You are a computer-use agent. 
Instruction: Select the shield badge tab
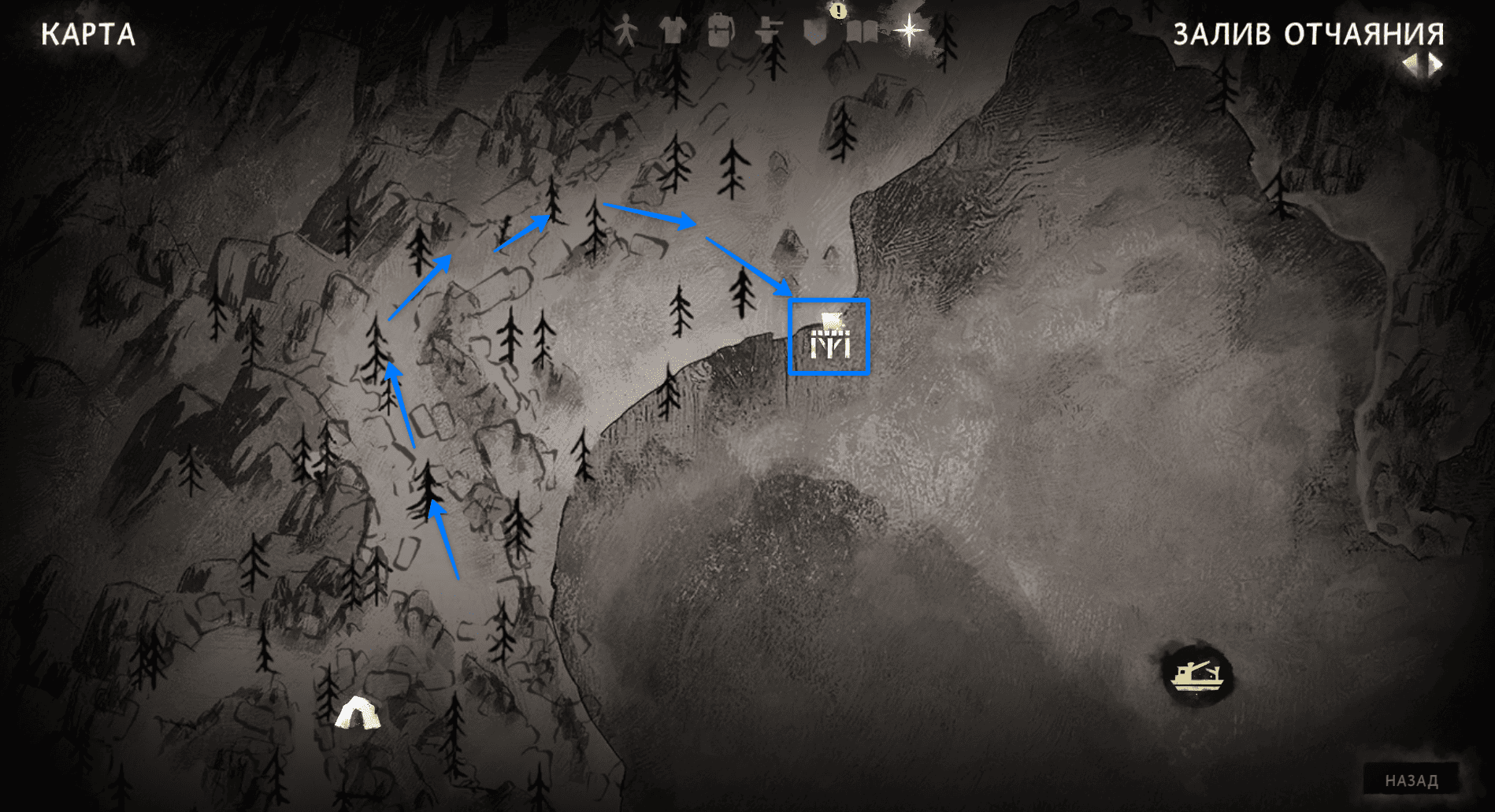point(814,32)
